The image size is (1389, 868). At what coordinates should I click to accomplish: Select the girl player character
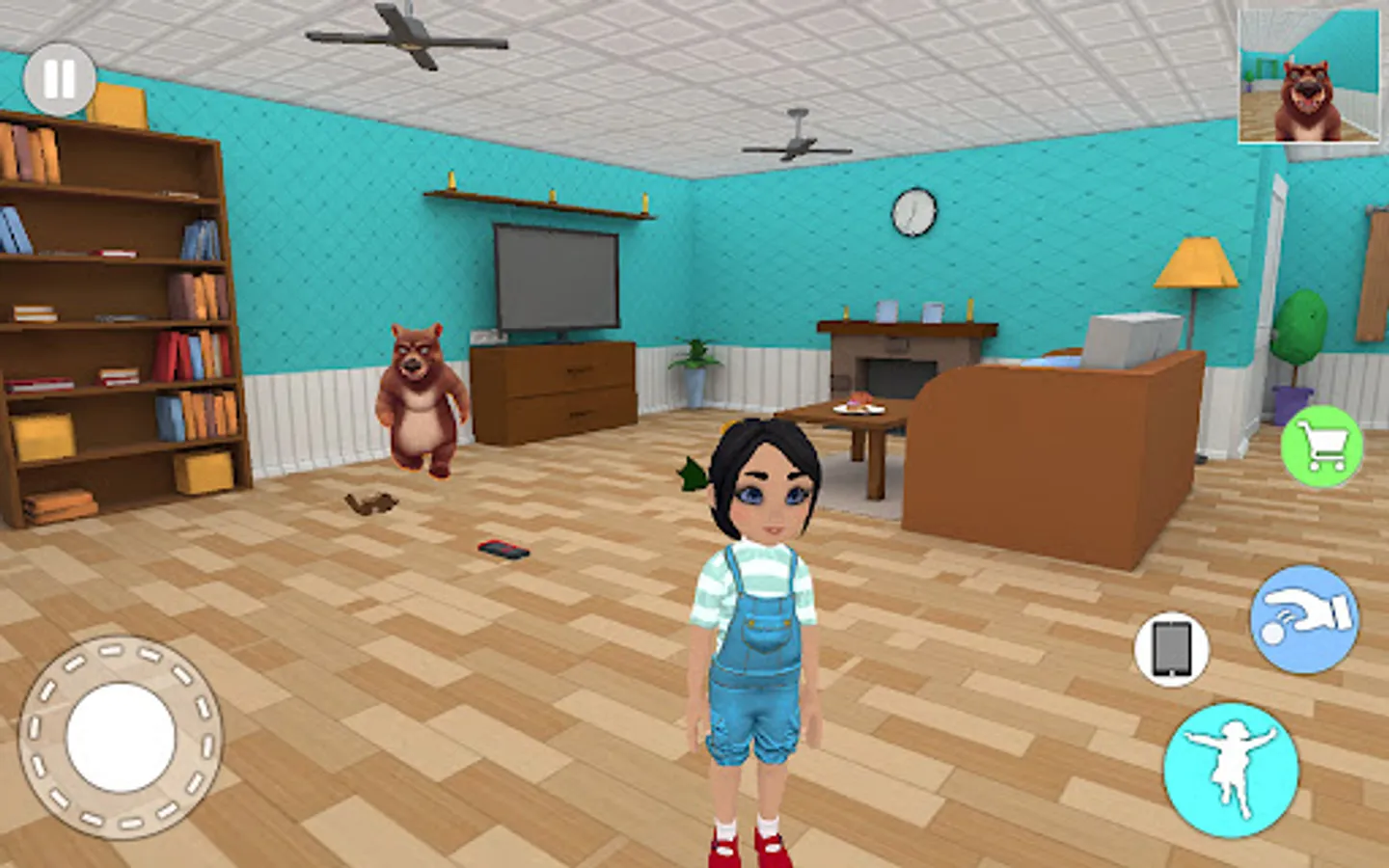pos(757,627)
